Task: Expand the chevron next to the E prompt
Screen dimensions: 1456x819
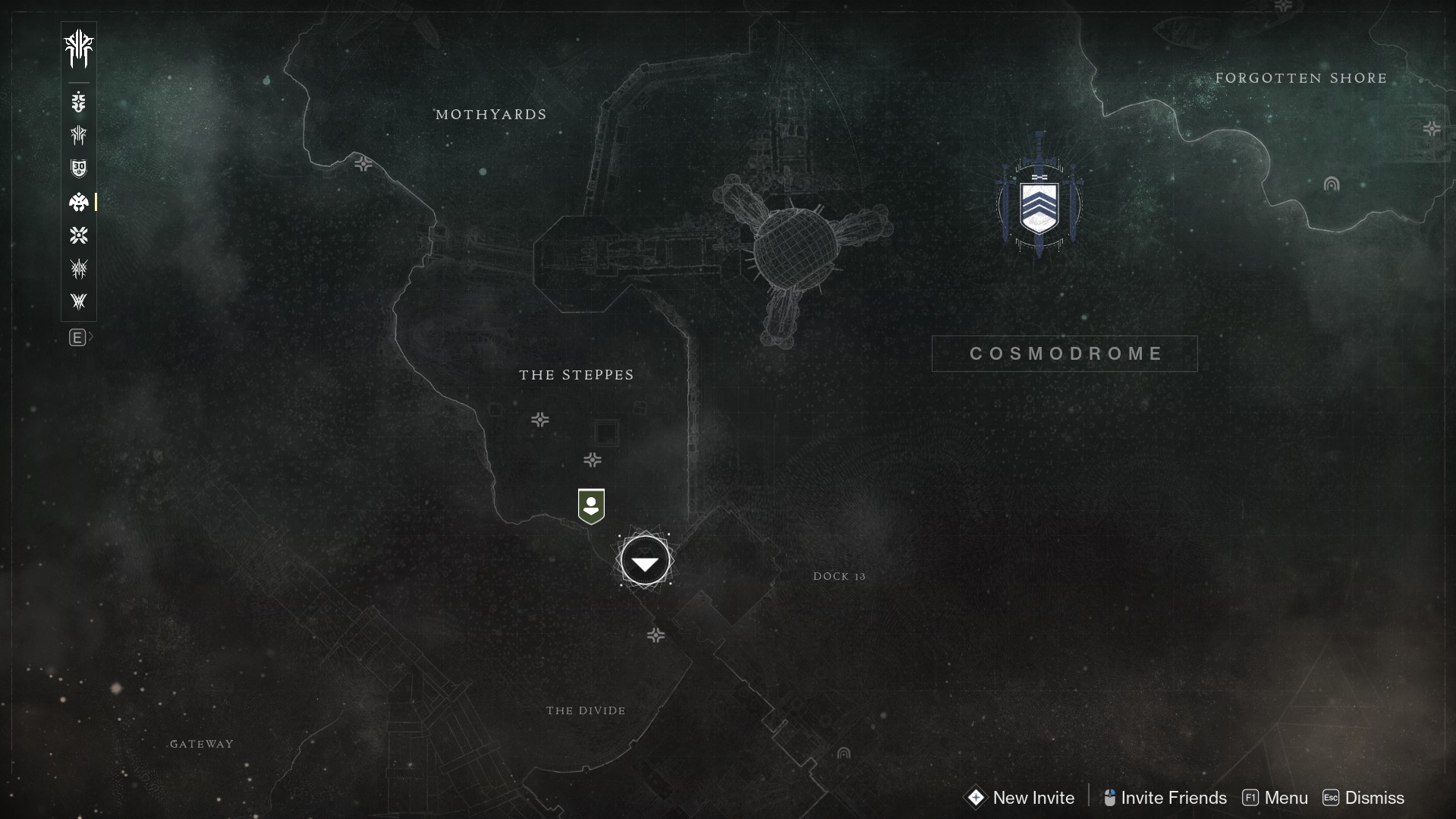Action: (x=91, y=337)
